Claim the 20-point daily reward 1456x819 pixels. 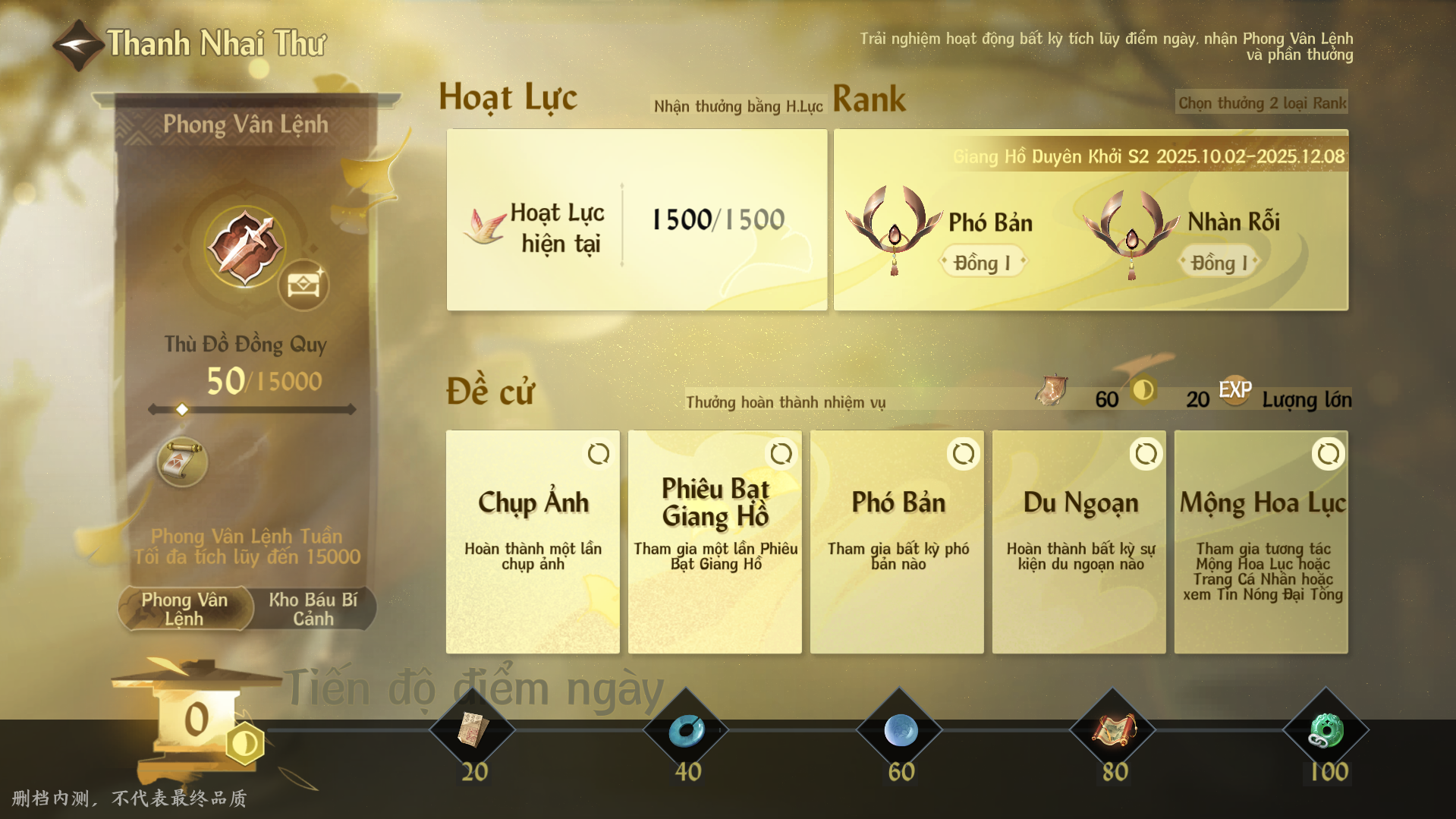(473, 730)
